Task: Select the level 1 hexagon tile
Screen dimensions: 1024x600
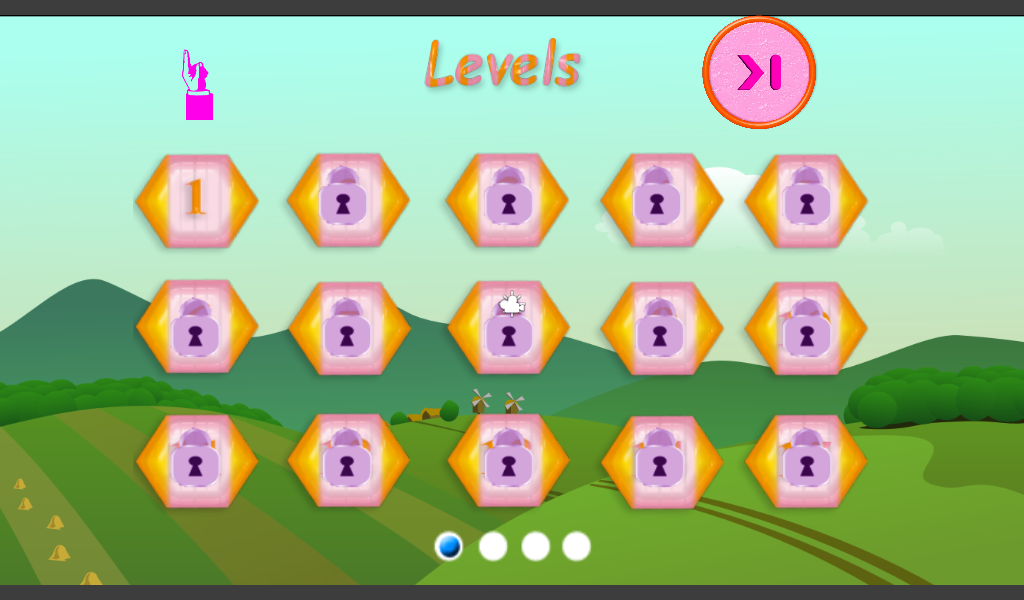Action: click(196, 200)
